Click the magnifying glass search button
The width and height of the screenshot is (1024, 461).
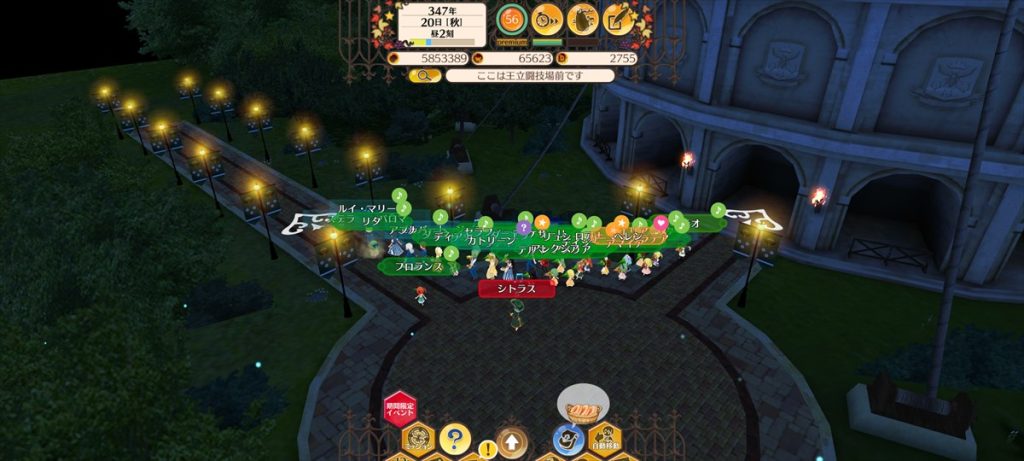click(424, 75)
